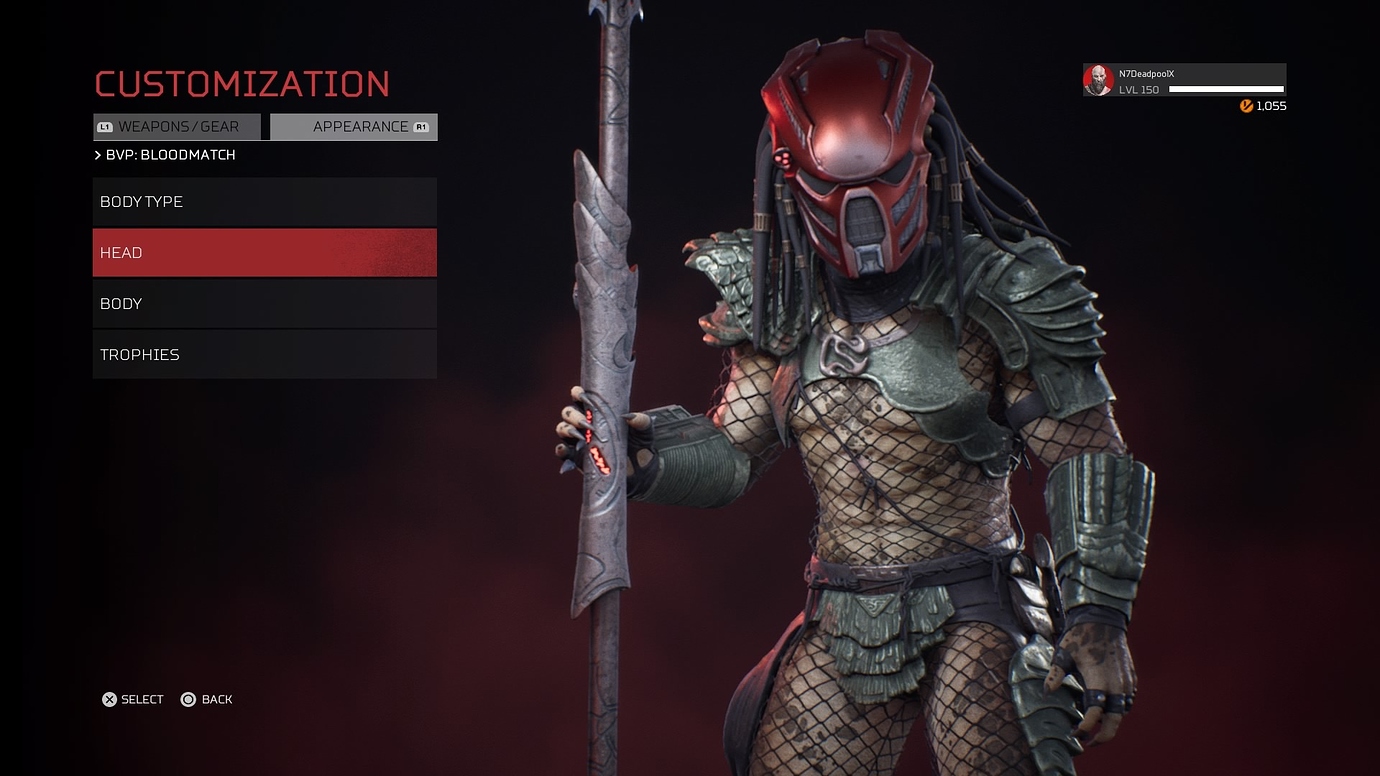This screenshot has height=776, width=1380.
Task: Switch to the Appearance tab
Action: click(x=353, y=127)
